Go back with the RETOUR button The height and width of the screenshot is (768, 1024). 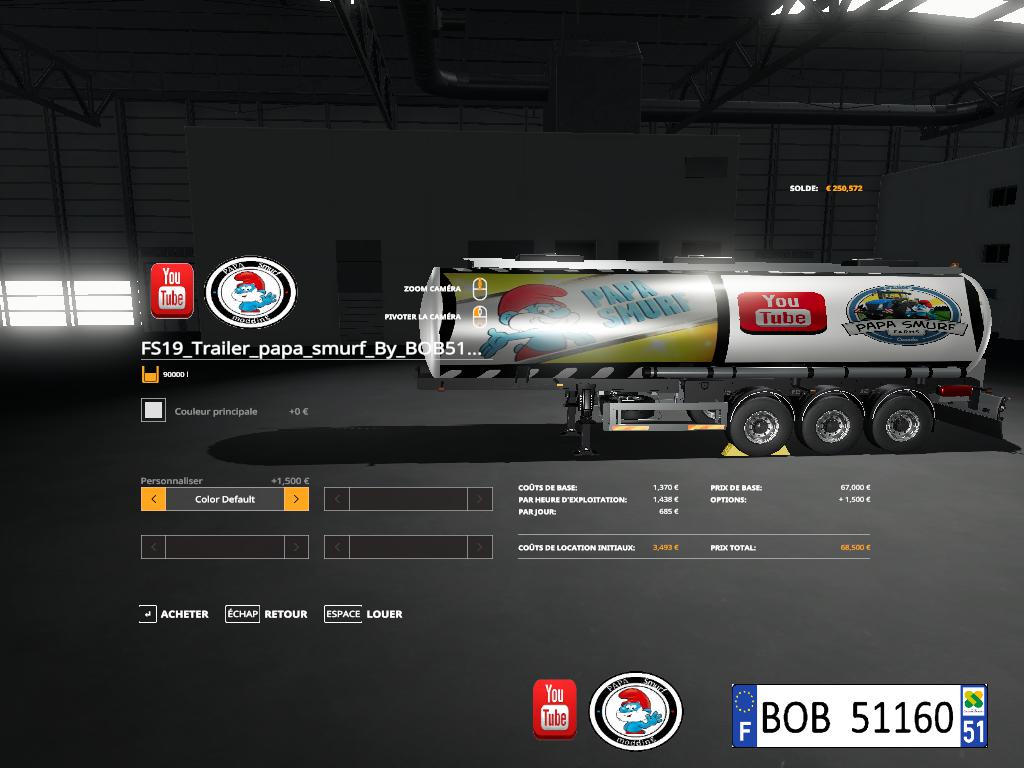point(267,614)
